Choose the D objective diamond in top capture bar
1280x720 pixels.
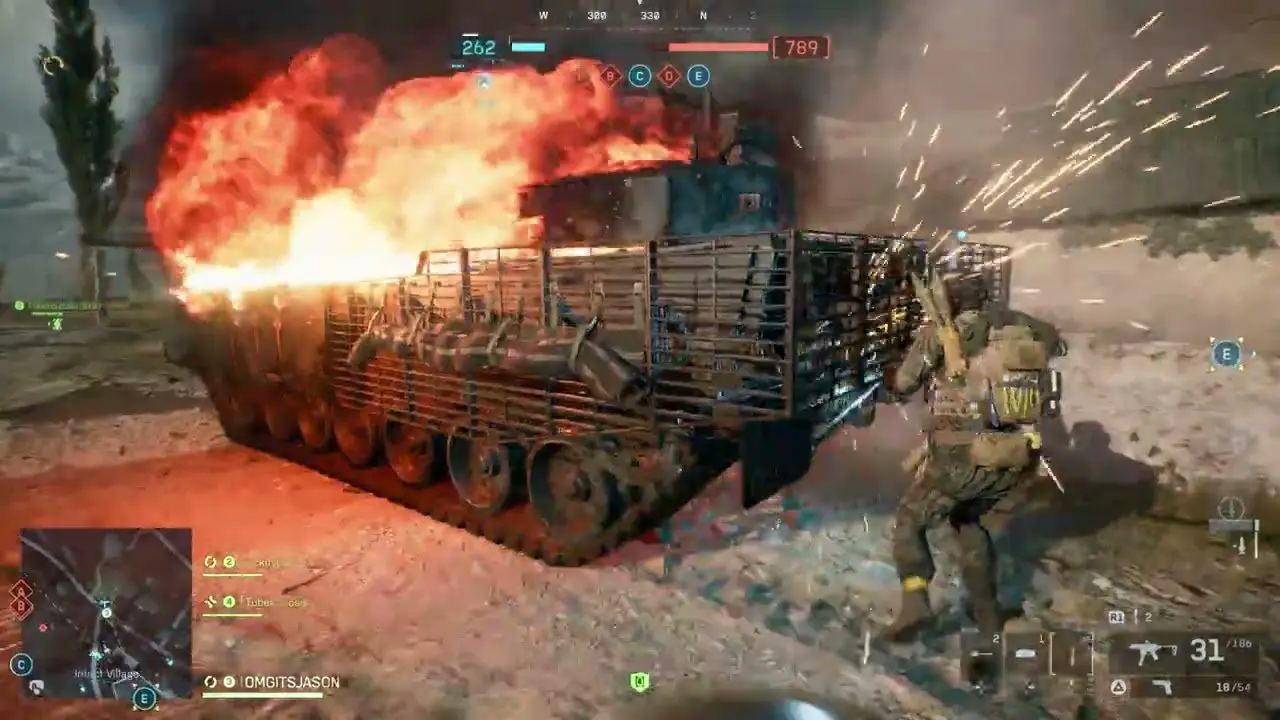[669, 76]
